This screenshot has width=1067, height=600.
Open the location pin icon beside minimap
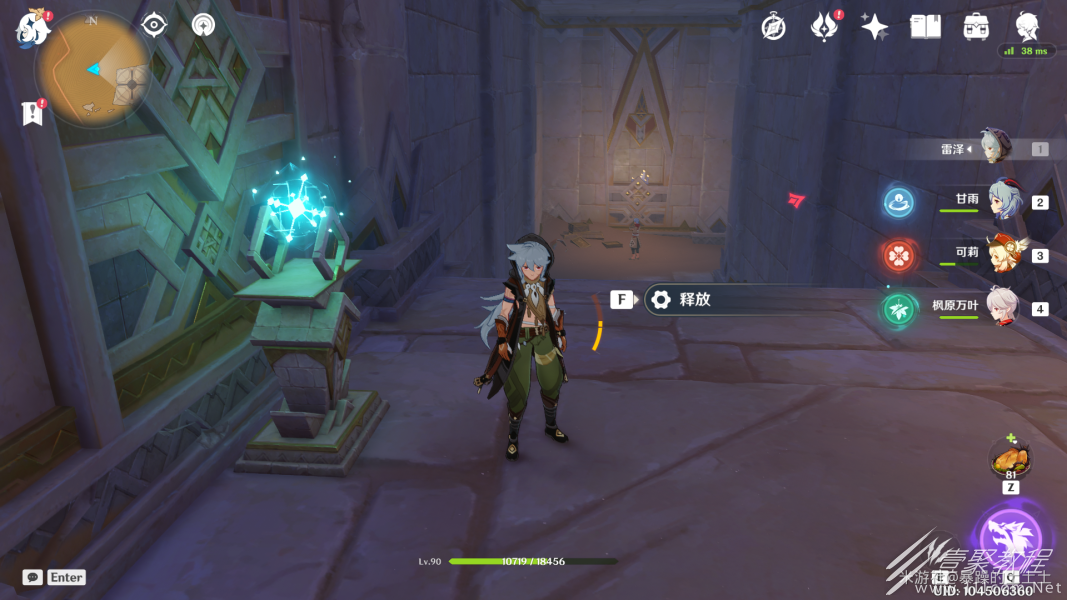pyautogui.click(x=204, y=25)
